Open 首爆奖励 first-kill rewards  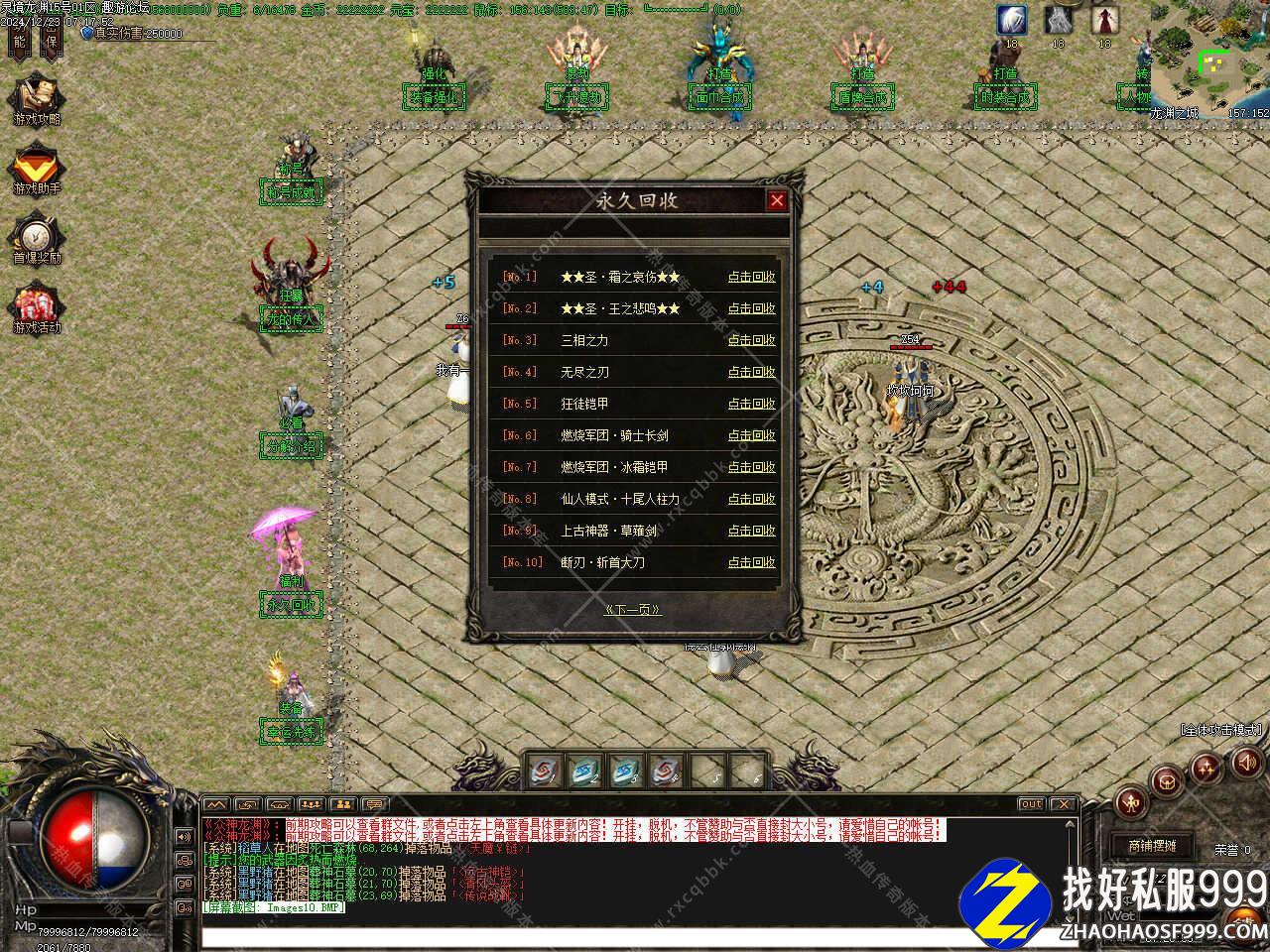(x=37, y=239)
